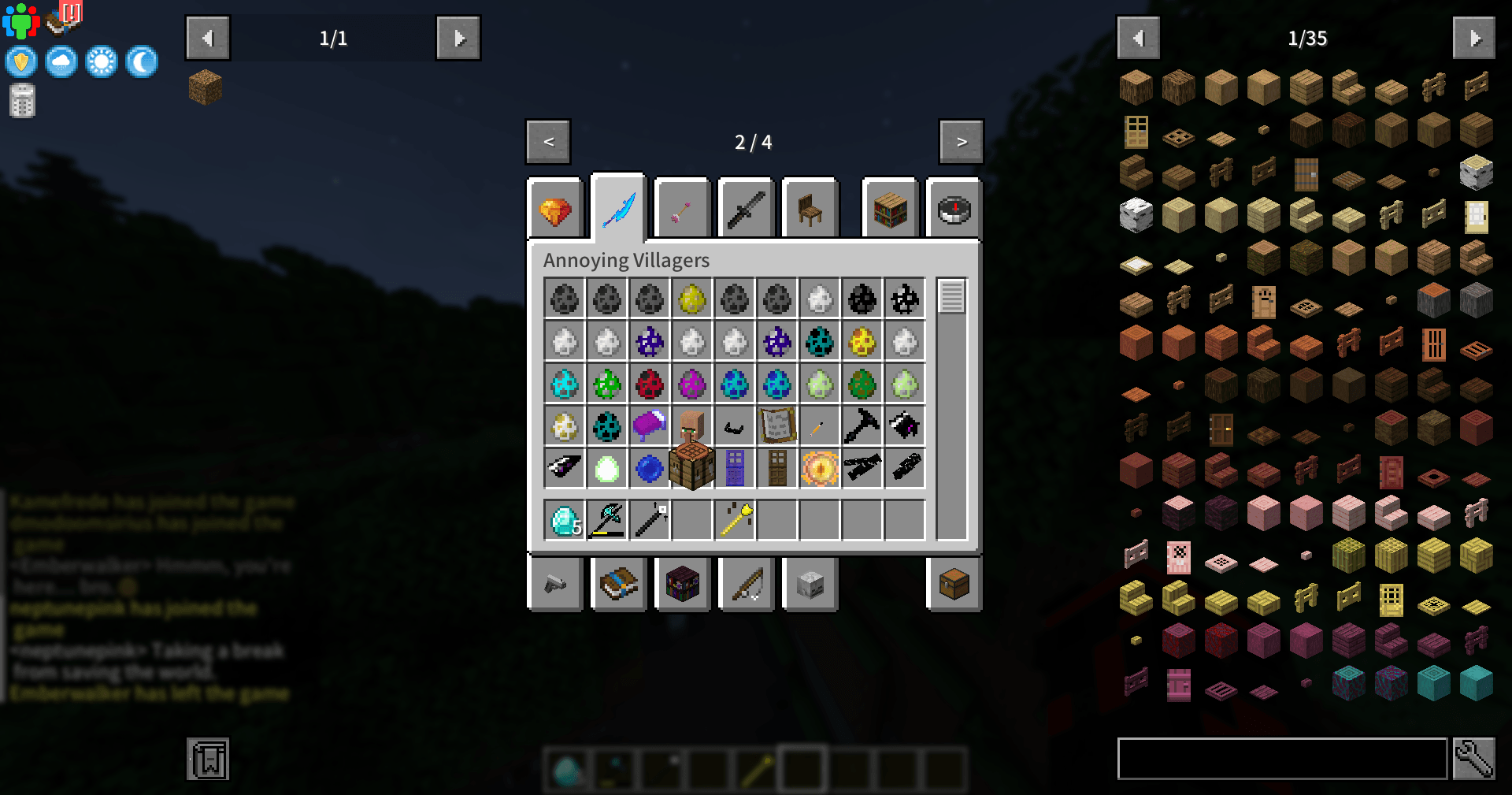The width and height of the screenshot is (1512, 795).
Task: Click the calculator icon on the left sidebar
Action: coord(21,101)
